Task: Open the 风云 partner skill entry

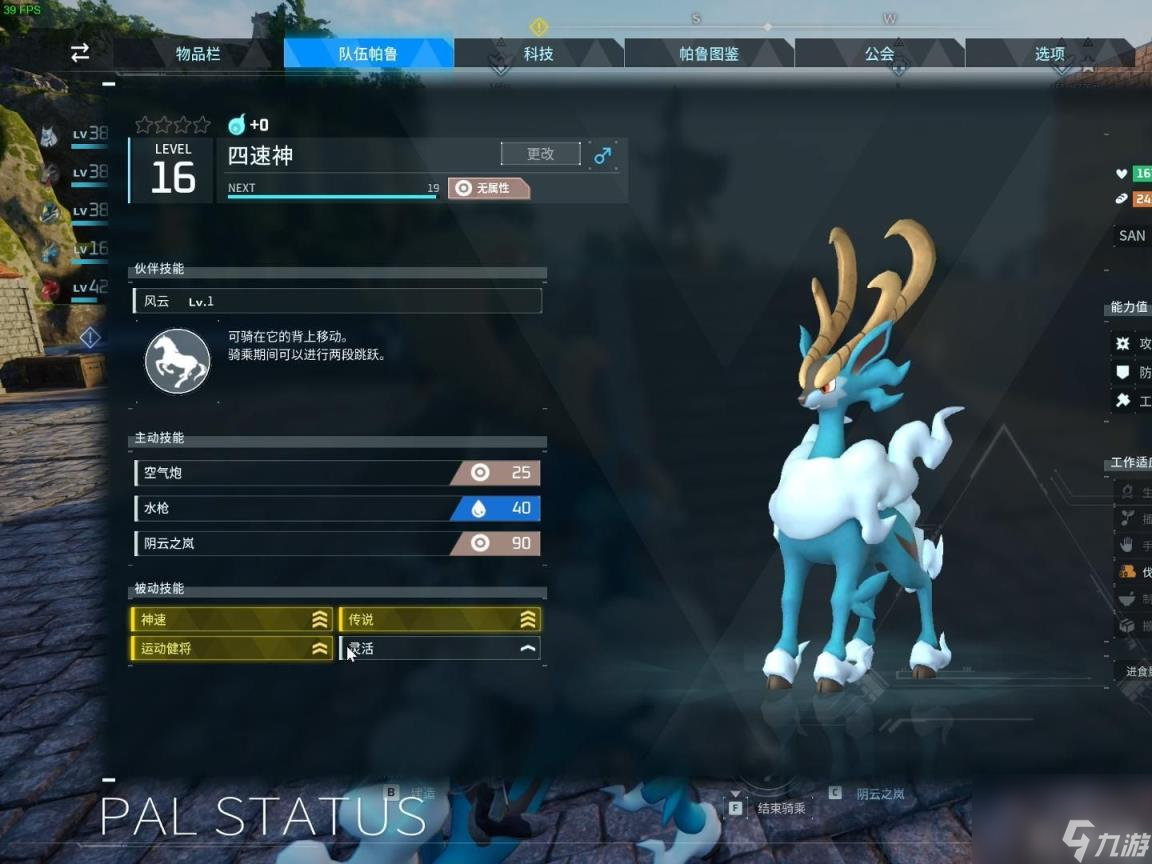Action: pyautogui.click(x=337, y=301)
